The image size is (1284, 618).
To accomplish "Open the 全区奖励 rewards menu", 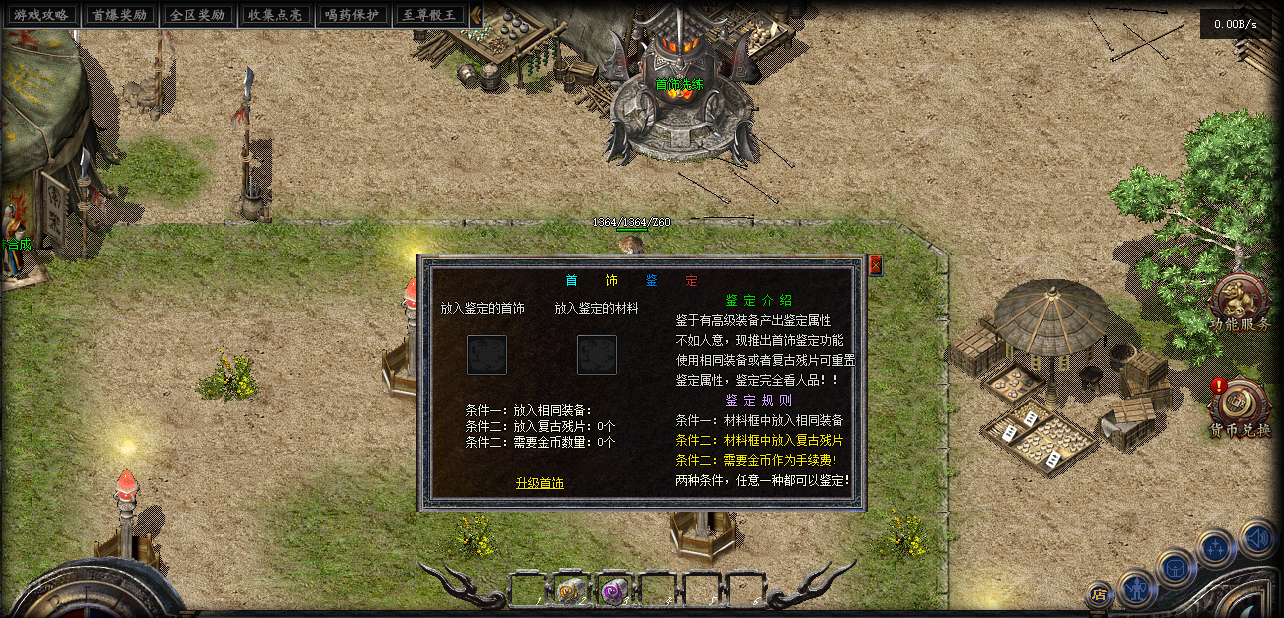I will click(197, 15).
